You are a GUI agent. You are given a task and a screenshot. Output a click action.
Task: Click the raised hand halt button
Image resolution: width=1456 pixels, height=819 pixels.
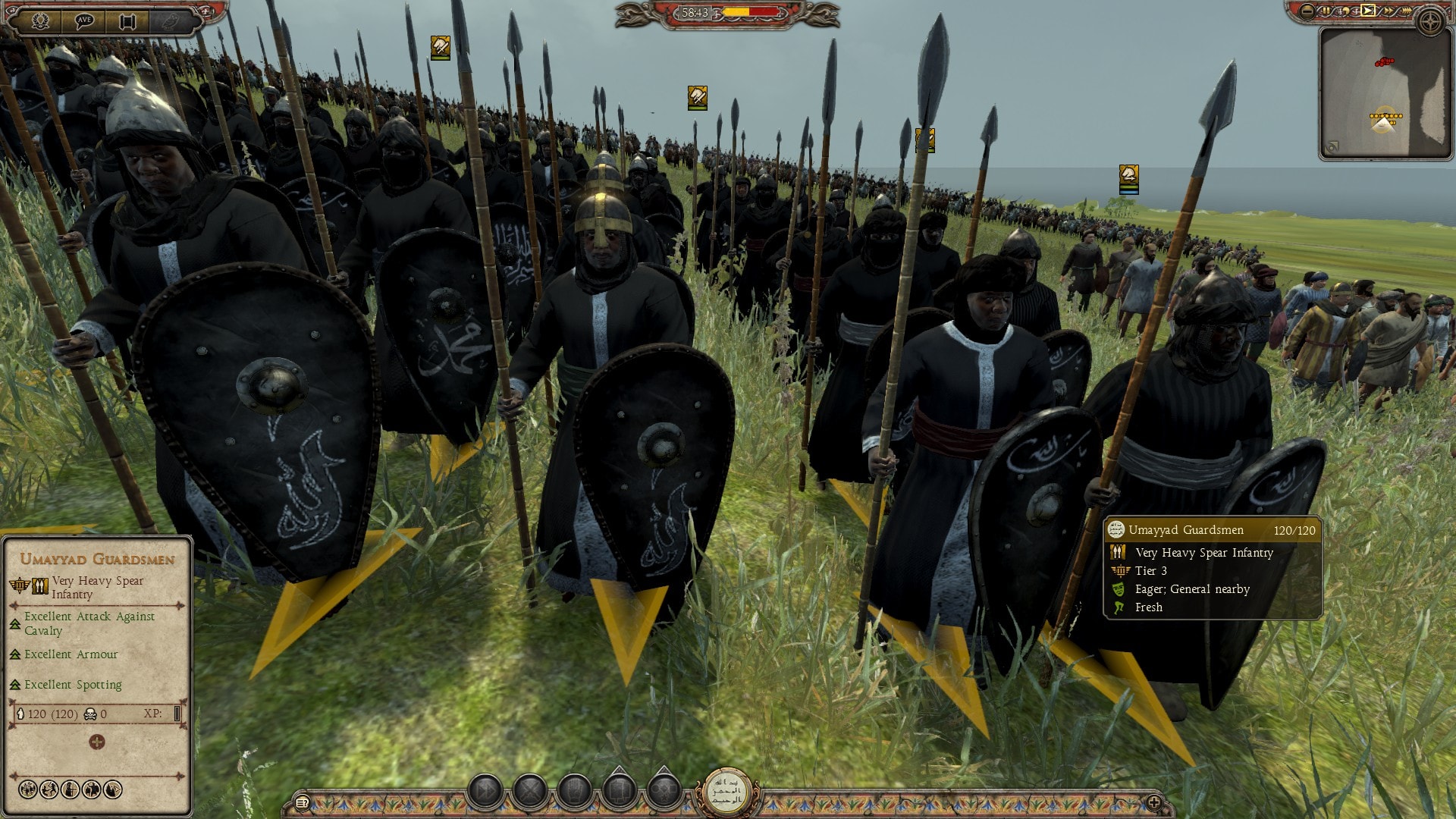pos(574,792)
